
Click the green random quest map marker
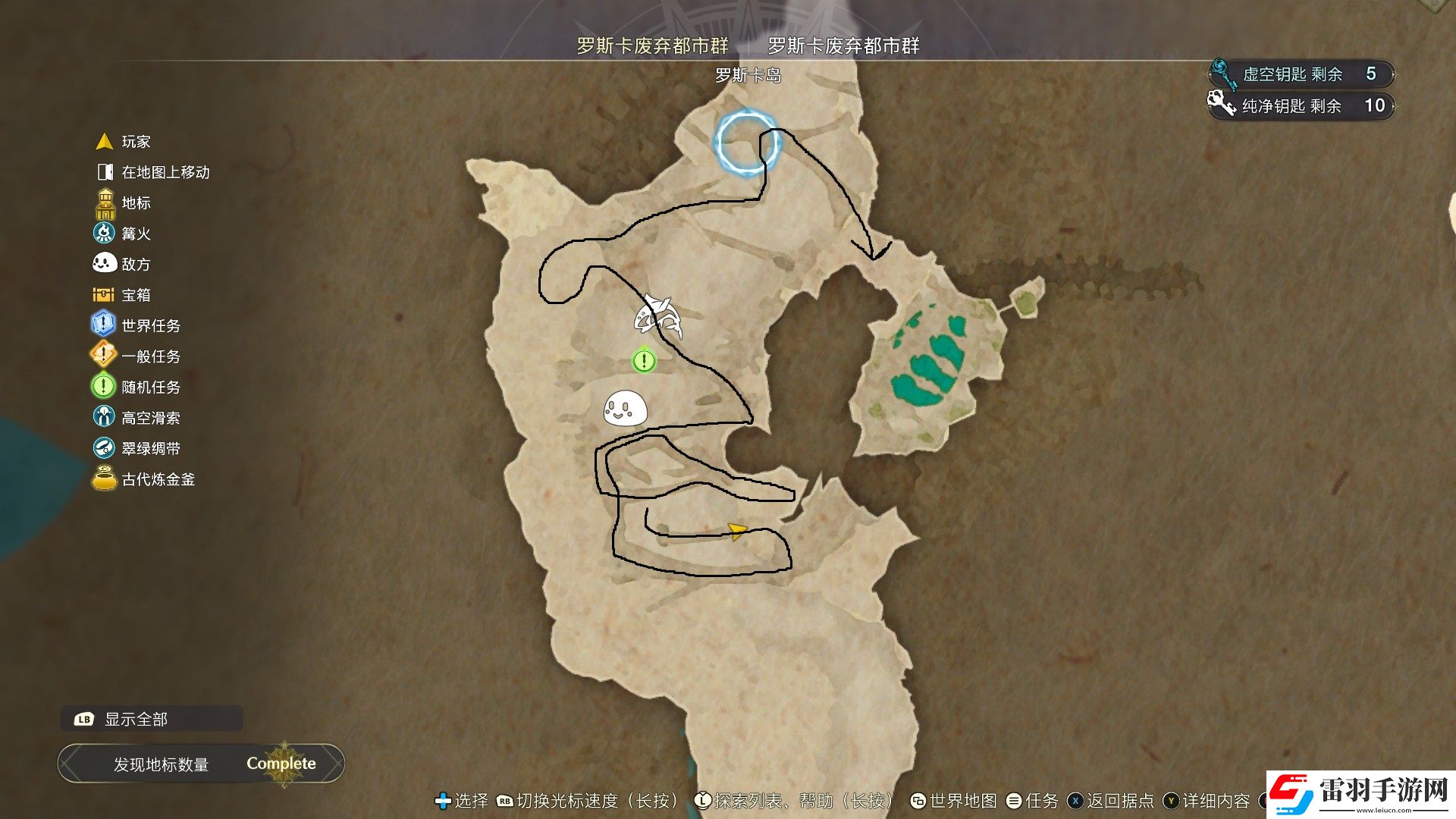644,360
